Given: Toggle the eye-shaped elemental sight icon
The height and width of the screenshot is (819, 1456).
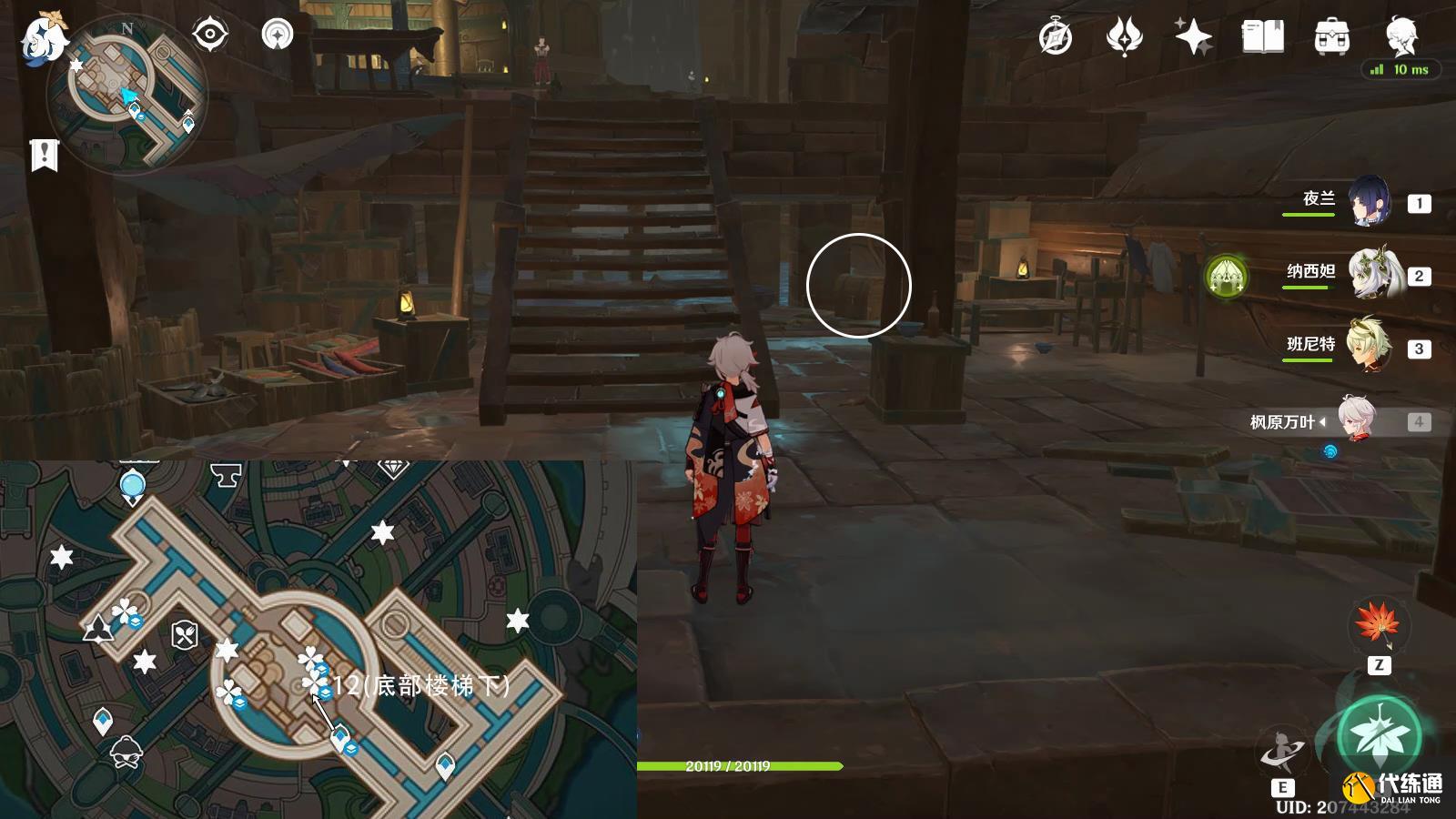Looking at the screenshot, I should click(x=209, y=35).
